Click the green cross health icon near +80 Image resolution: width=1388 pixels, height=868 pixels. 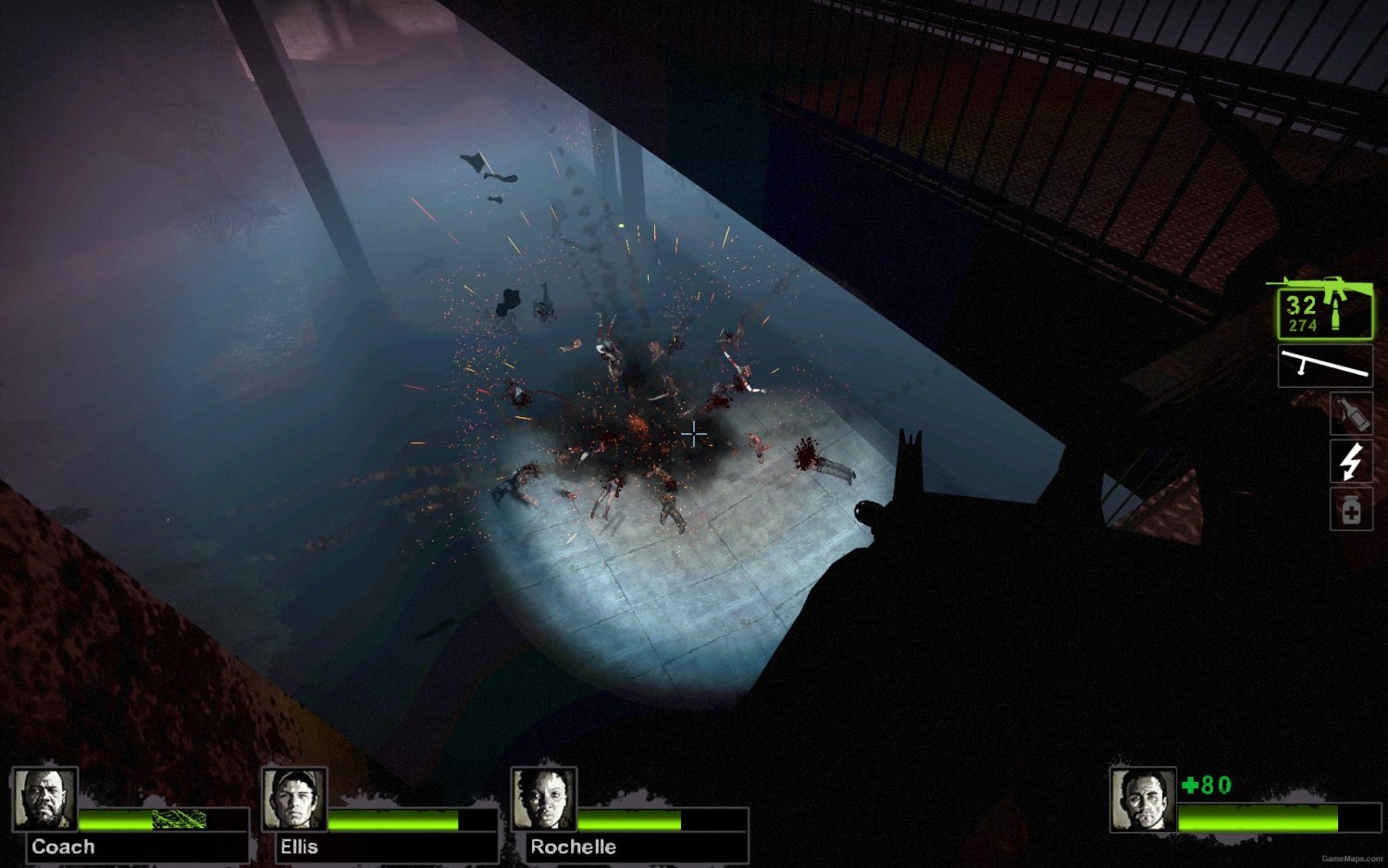(x=1187, y=786)
